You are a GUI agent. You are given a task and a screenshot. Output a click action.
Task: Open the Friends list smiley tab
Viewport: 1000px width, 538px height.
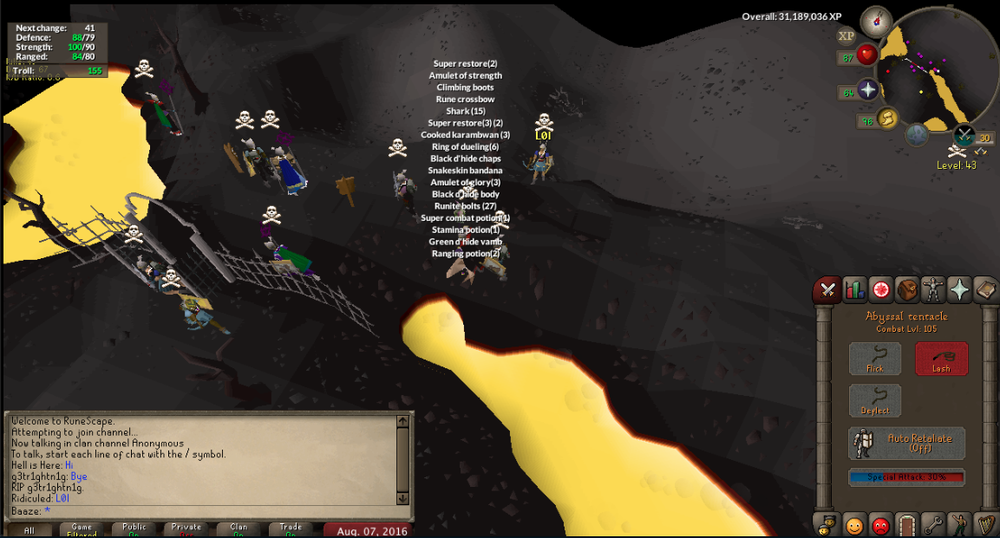pyautogui.click(x=854, y=524)
